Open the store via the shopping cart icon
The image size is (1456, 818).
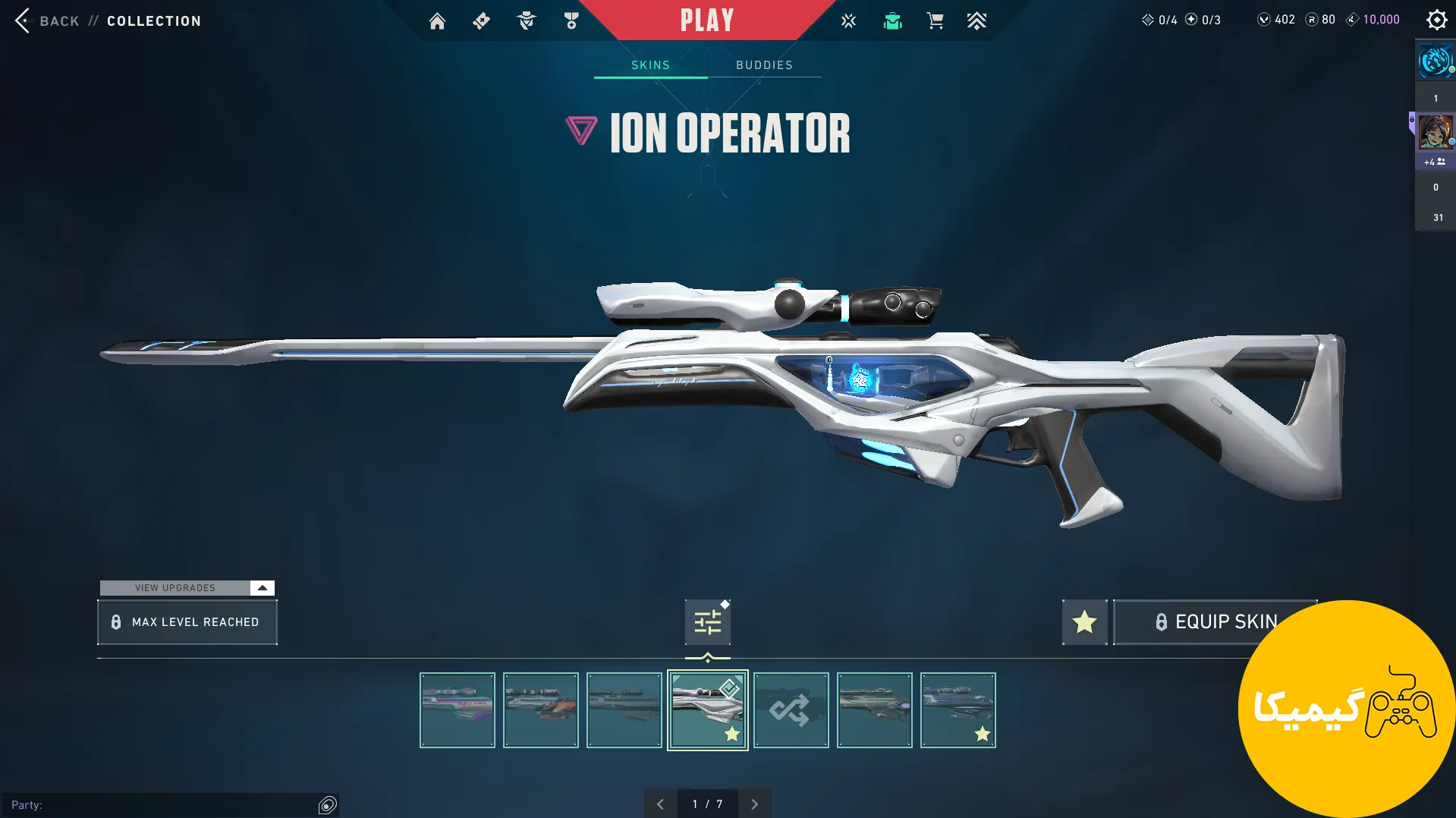click(x=935, y=21)
